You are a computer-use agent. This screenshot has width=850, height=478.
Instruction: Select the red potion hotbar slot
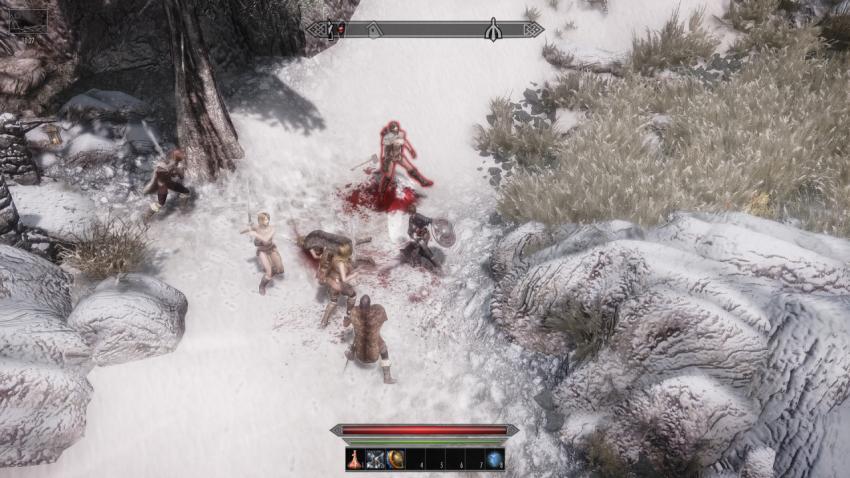click(356, 459)
